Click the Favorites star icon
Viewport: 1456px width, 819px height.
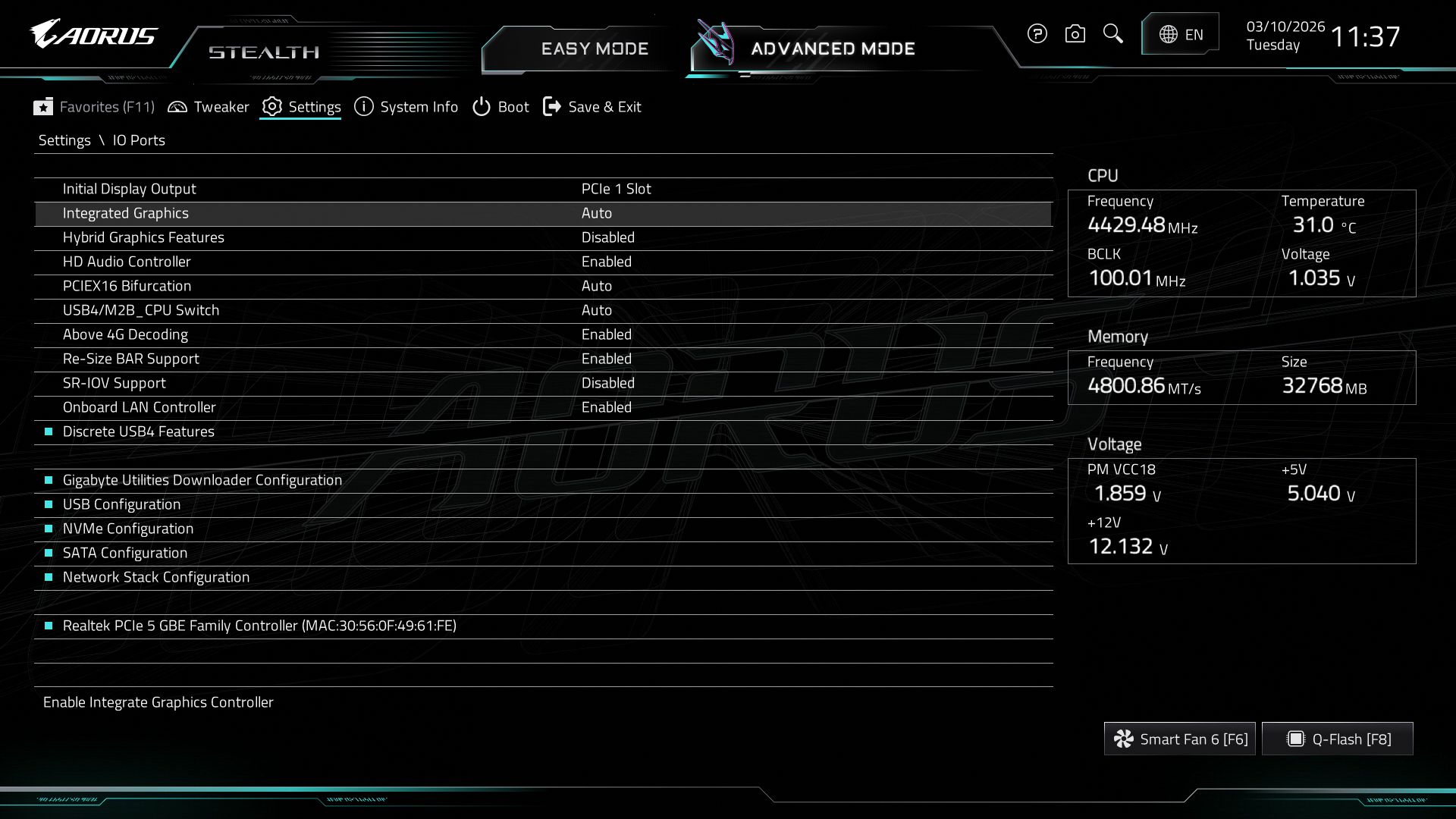pos(44,106)
